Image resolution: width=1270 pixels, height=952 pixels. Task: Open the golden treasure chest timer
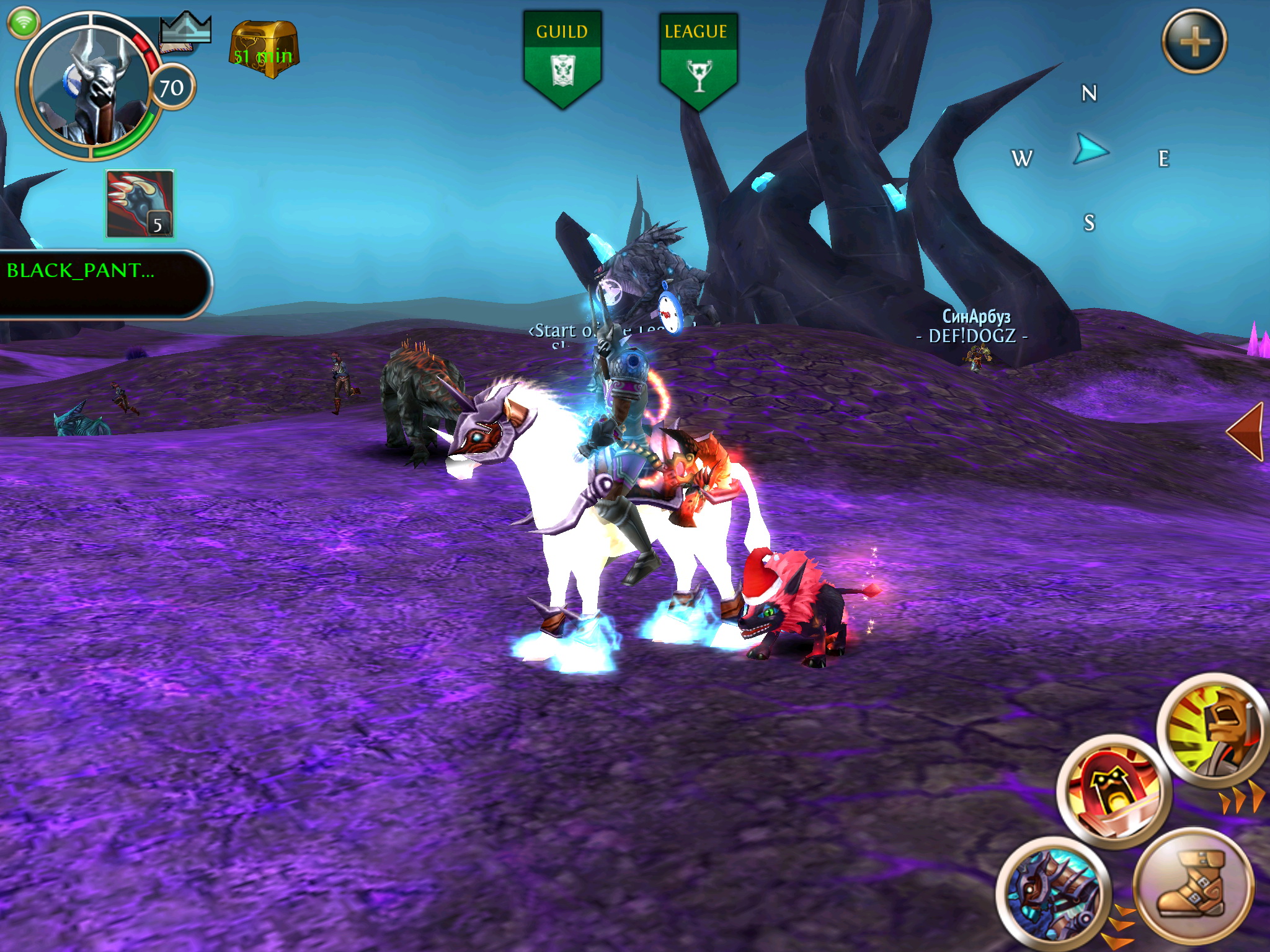click(x=263, y=50)
